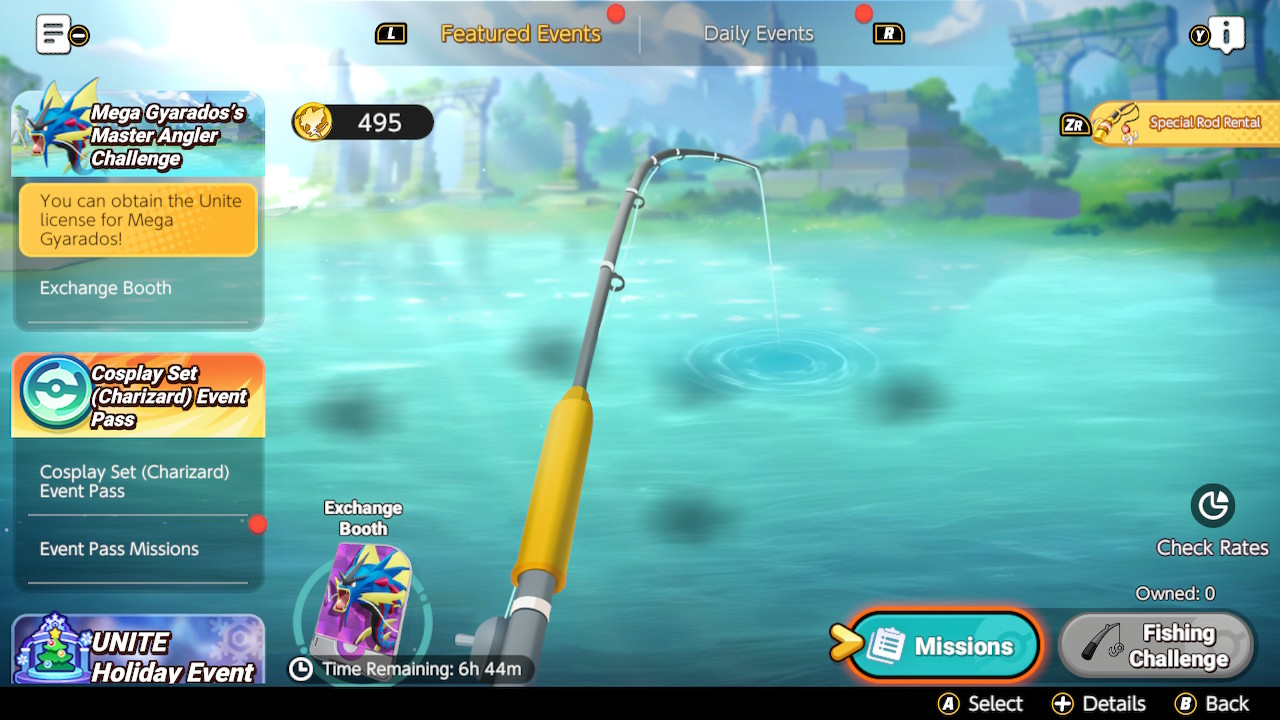Select the UNITE Holiday Event banner
The image size is (1280, 720).
138,652
